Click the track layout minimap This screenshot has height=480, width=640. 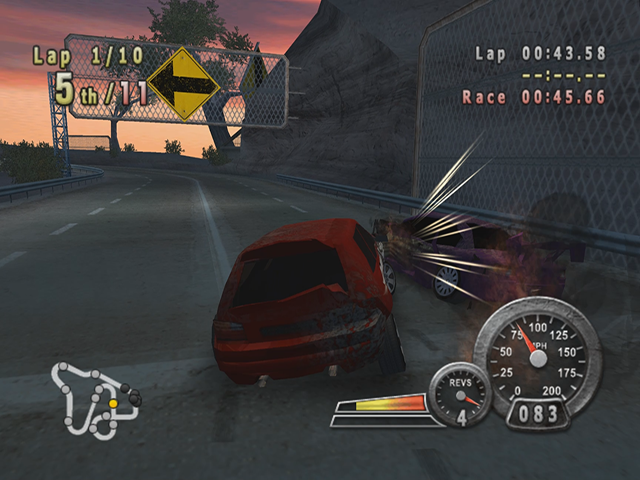tap(93, 400)
